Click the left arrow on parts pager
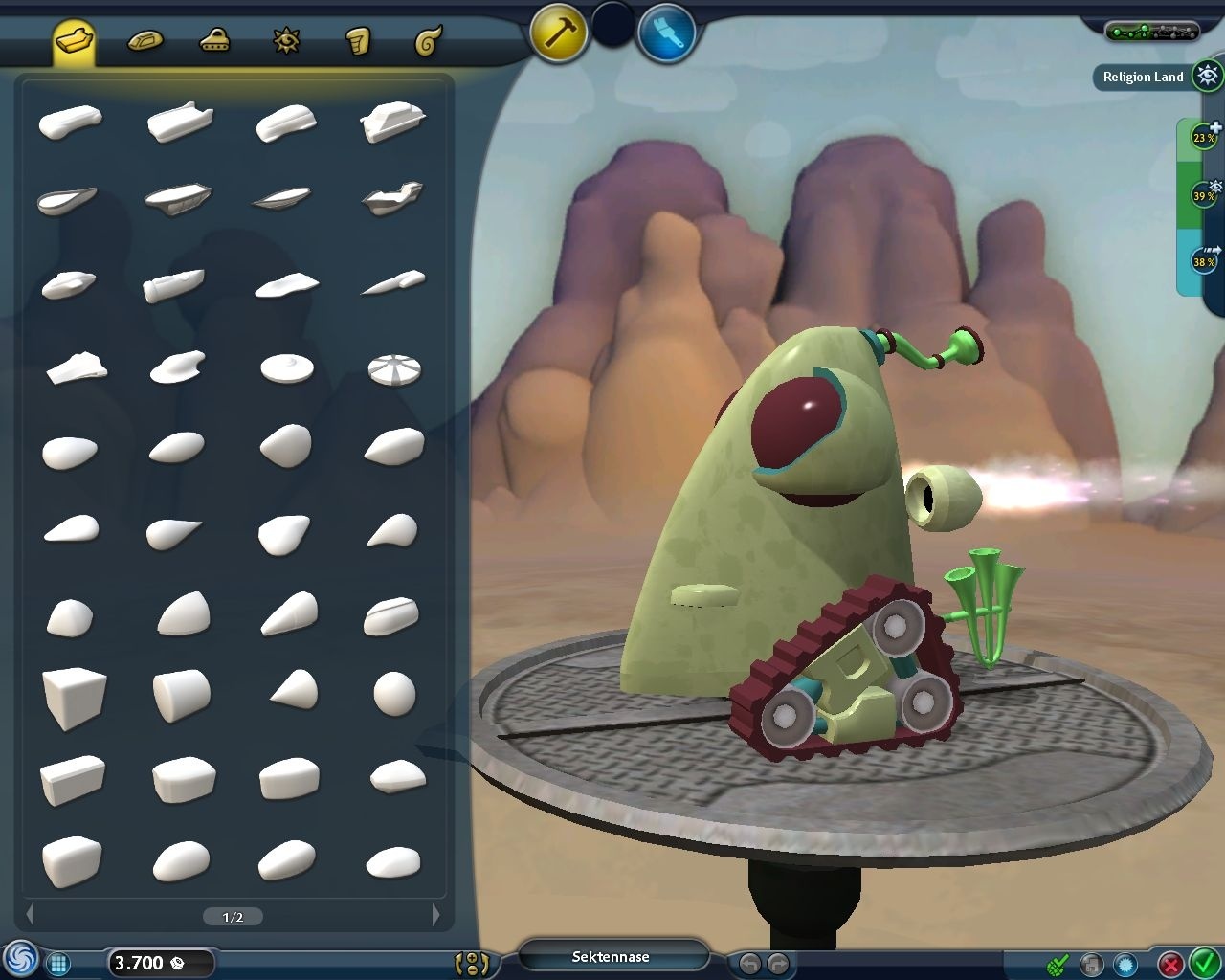The image size is (1225, 980). (x=31, y=916)
